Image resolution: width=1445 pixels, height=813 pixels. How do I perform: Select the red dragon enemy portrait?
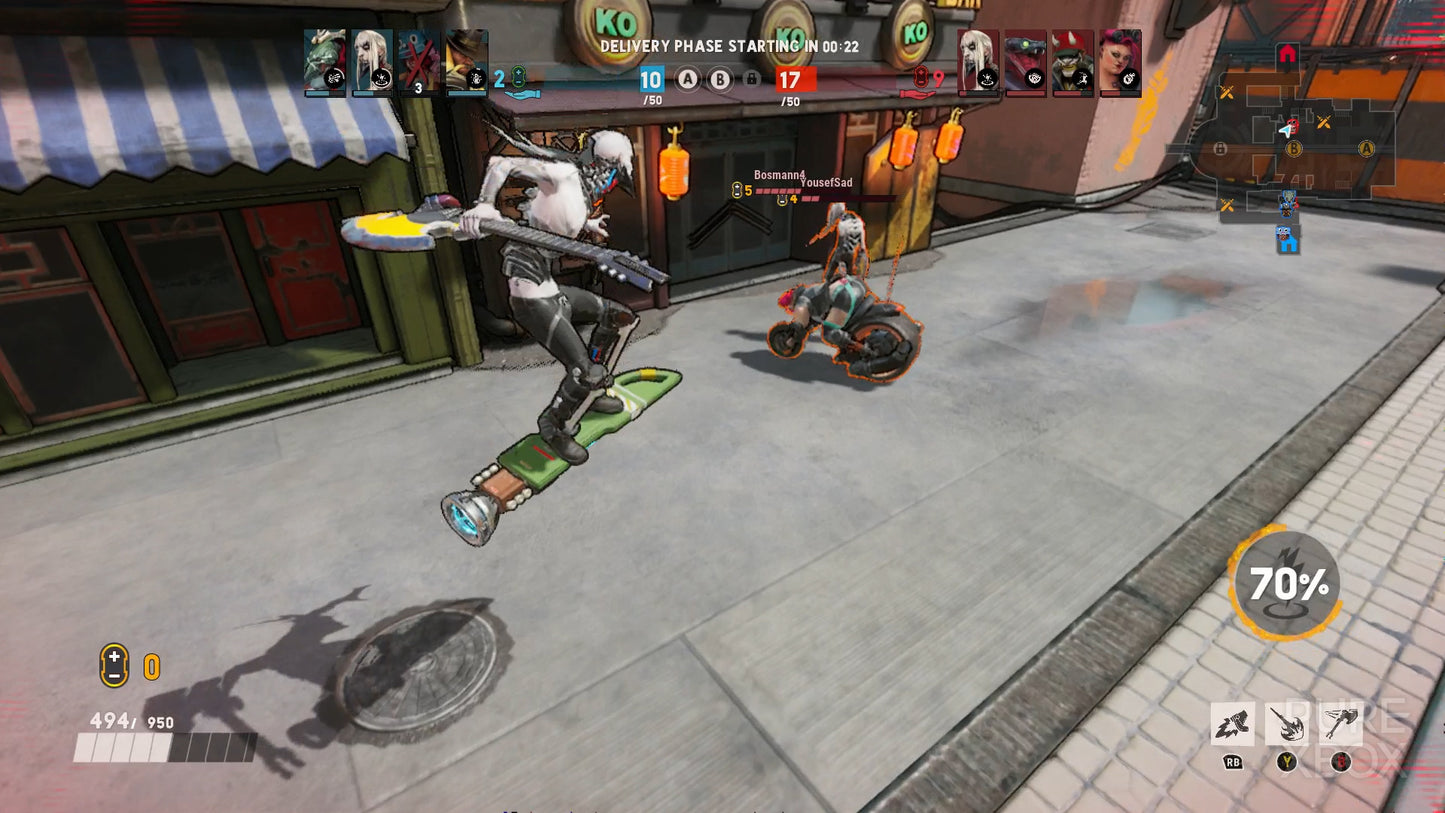tap(1026, 62)
